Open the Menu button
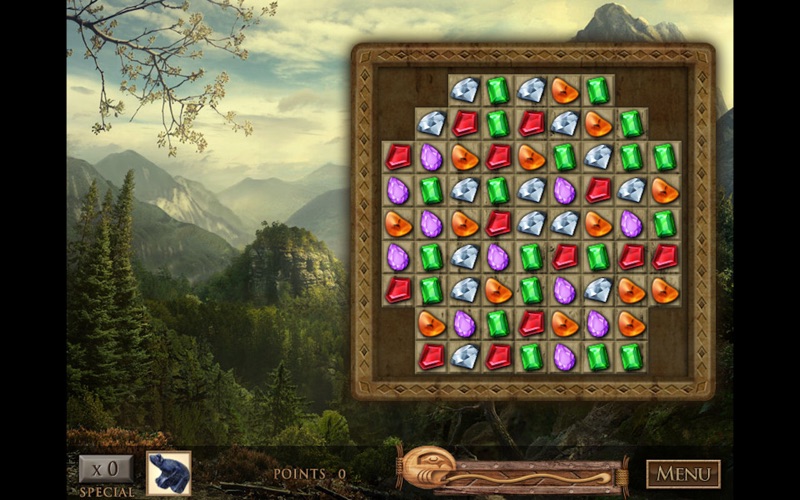 click(x=683, y=473)
